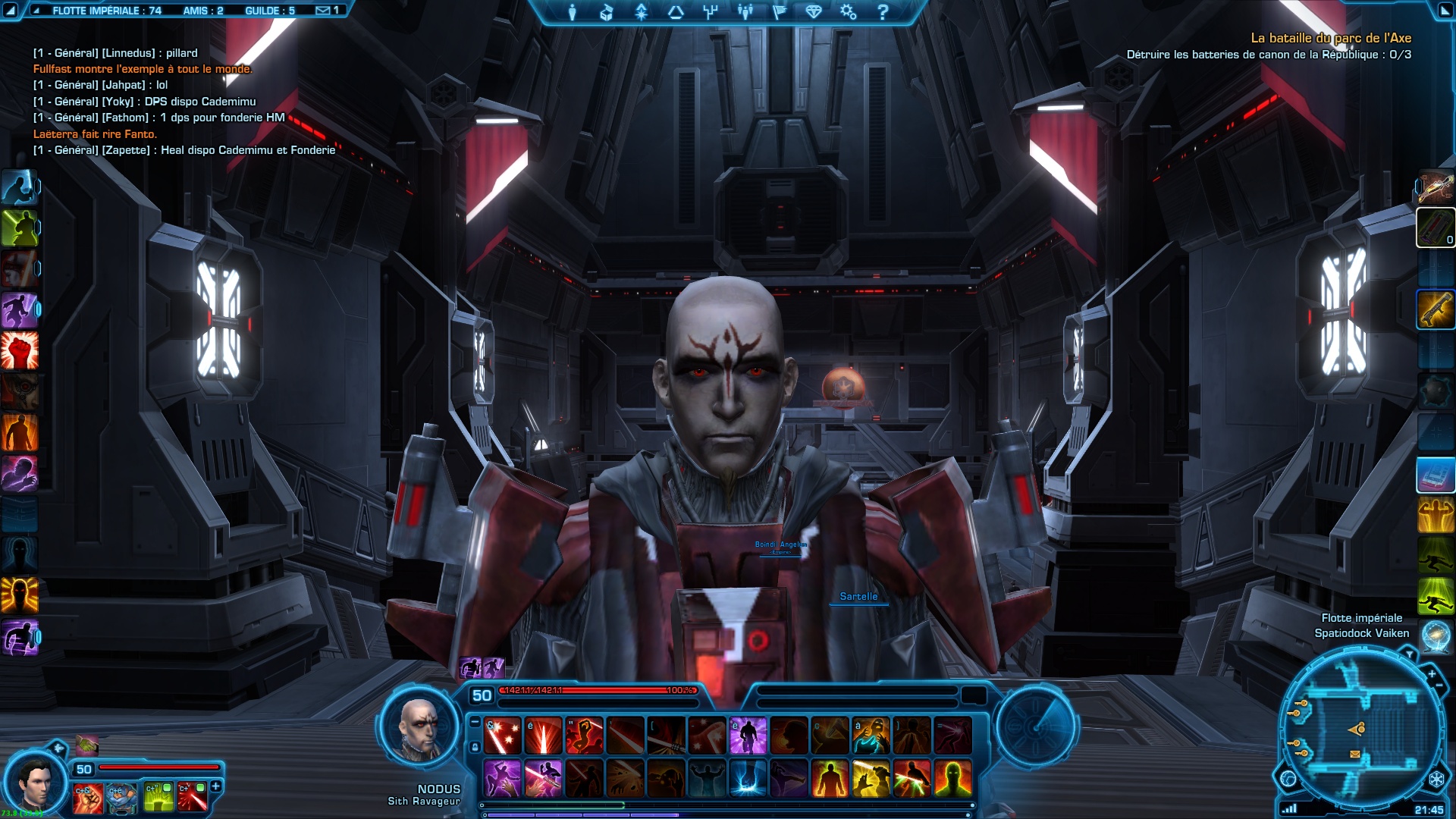Viewport: 1456px width, 819px height.
Task: Click the quest tracker title La bataille du parc
Action: tap(1330, 38)
